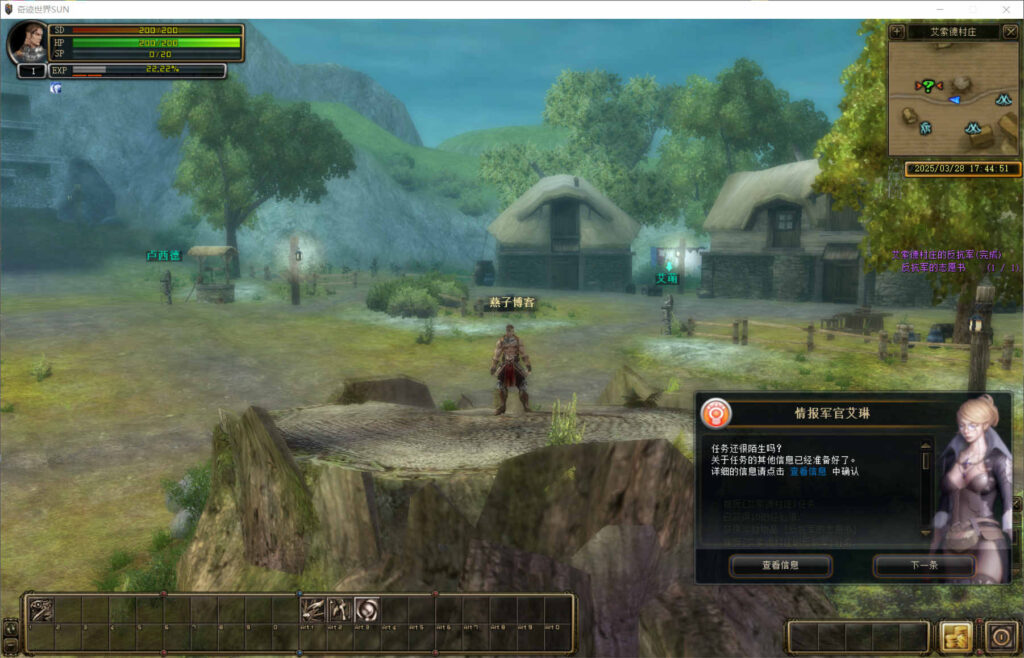Use the first hotbar slot's weapon skill
Screen dimensions: 1024x658
click(x=41, y=610)
